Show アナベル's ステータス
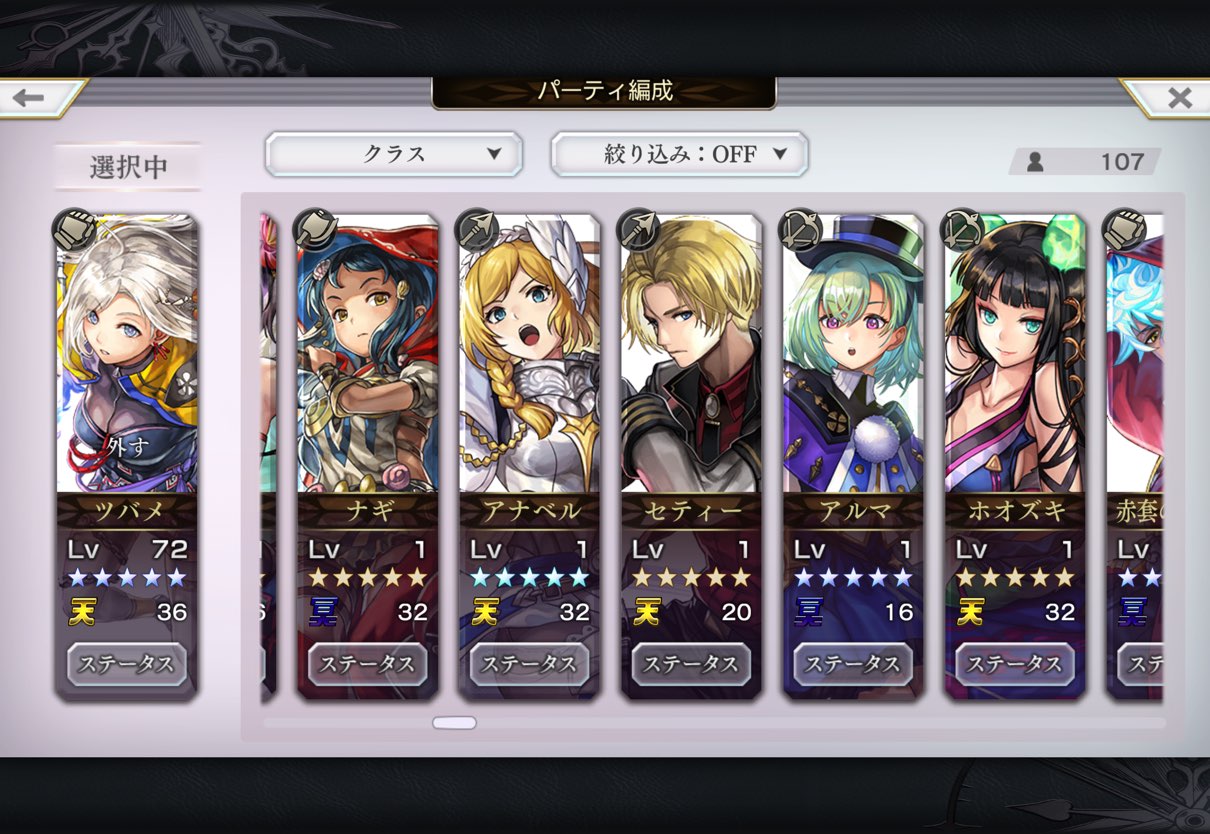This screenshot has width=1210, height=834. (x=529, y=664)
